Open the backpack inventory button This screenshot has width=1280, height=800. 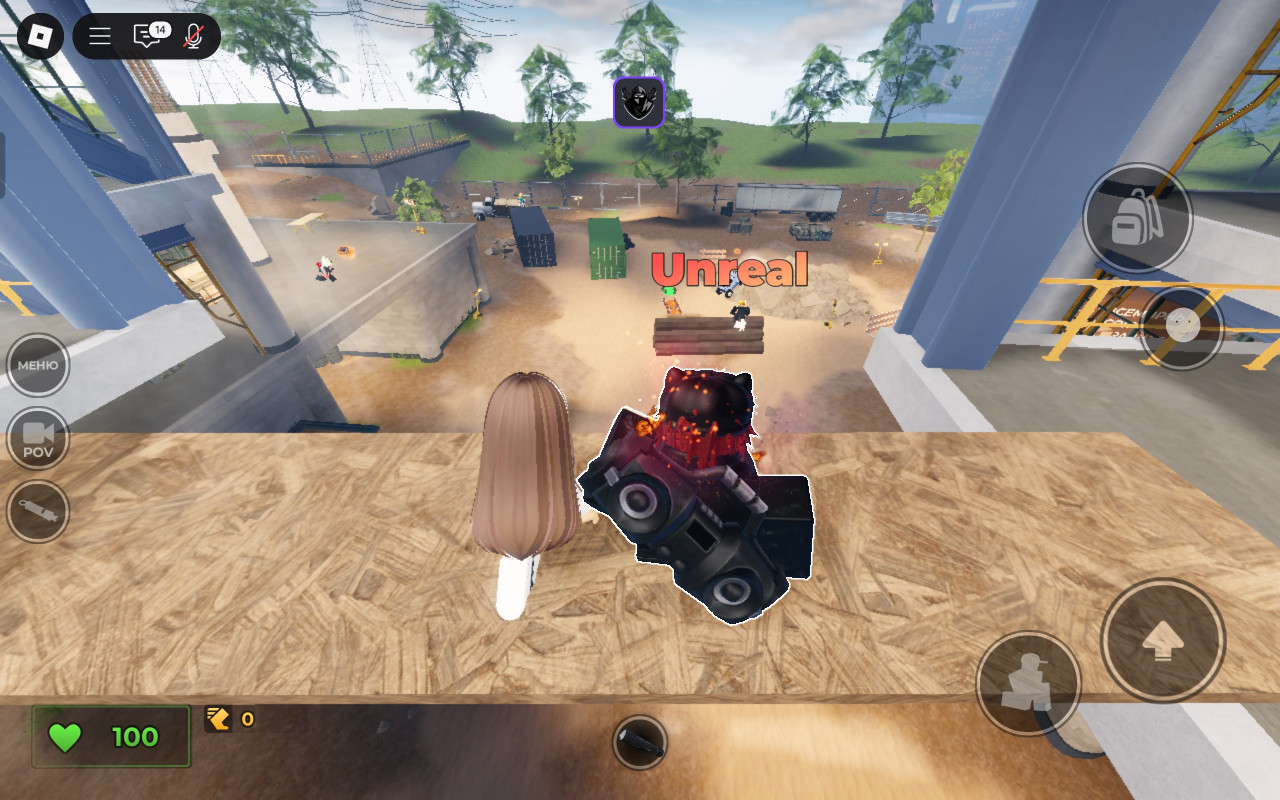(1137, 218)
